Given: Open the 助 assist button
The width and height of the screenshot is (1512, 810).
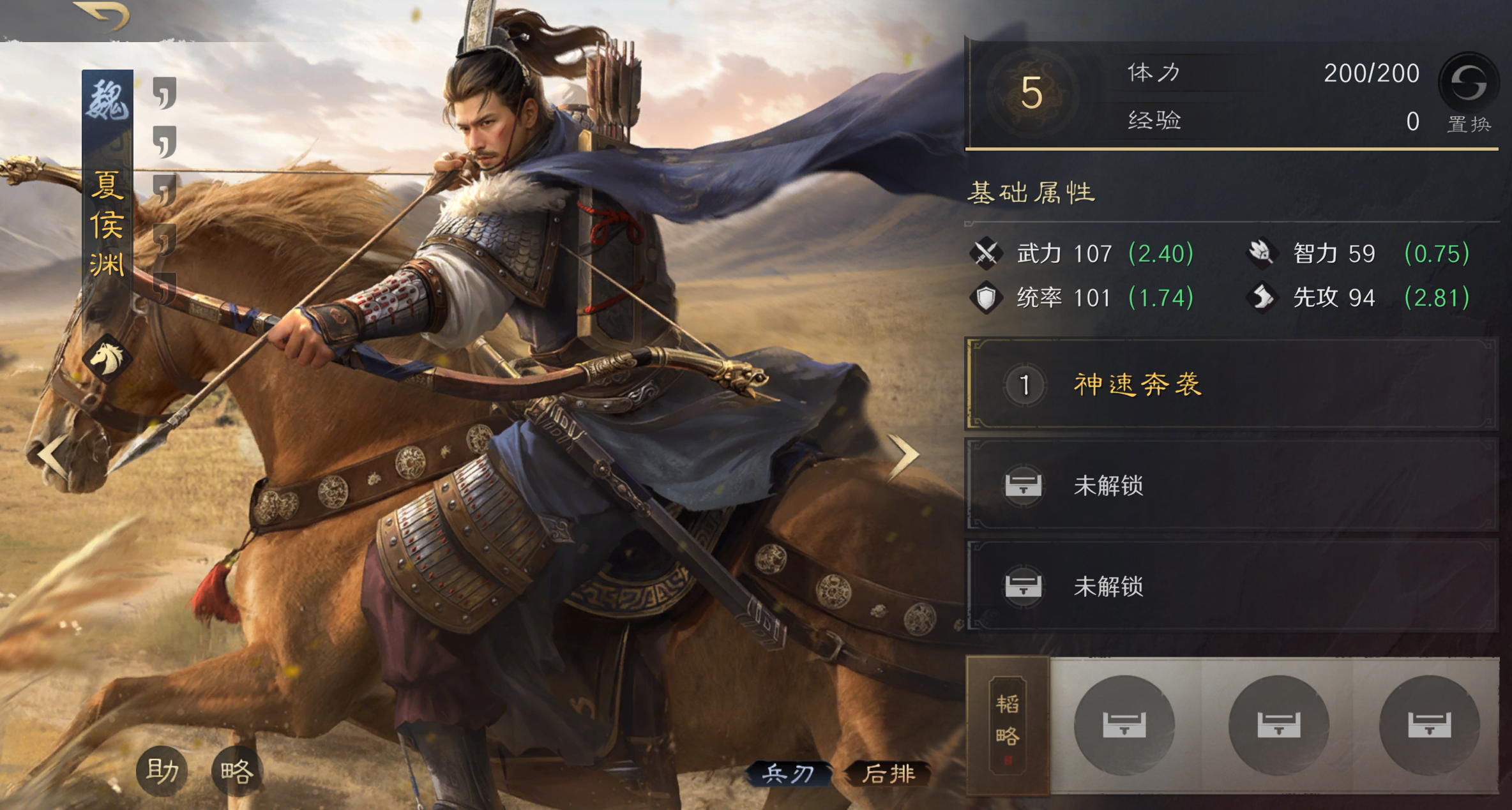Looking at the screenshot, I should (x=162, y=771).
